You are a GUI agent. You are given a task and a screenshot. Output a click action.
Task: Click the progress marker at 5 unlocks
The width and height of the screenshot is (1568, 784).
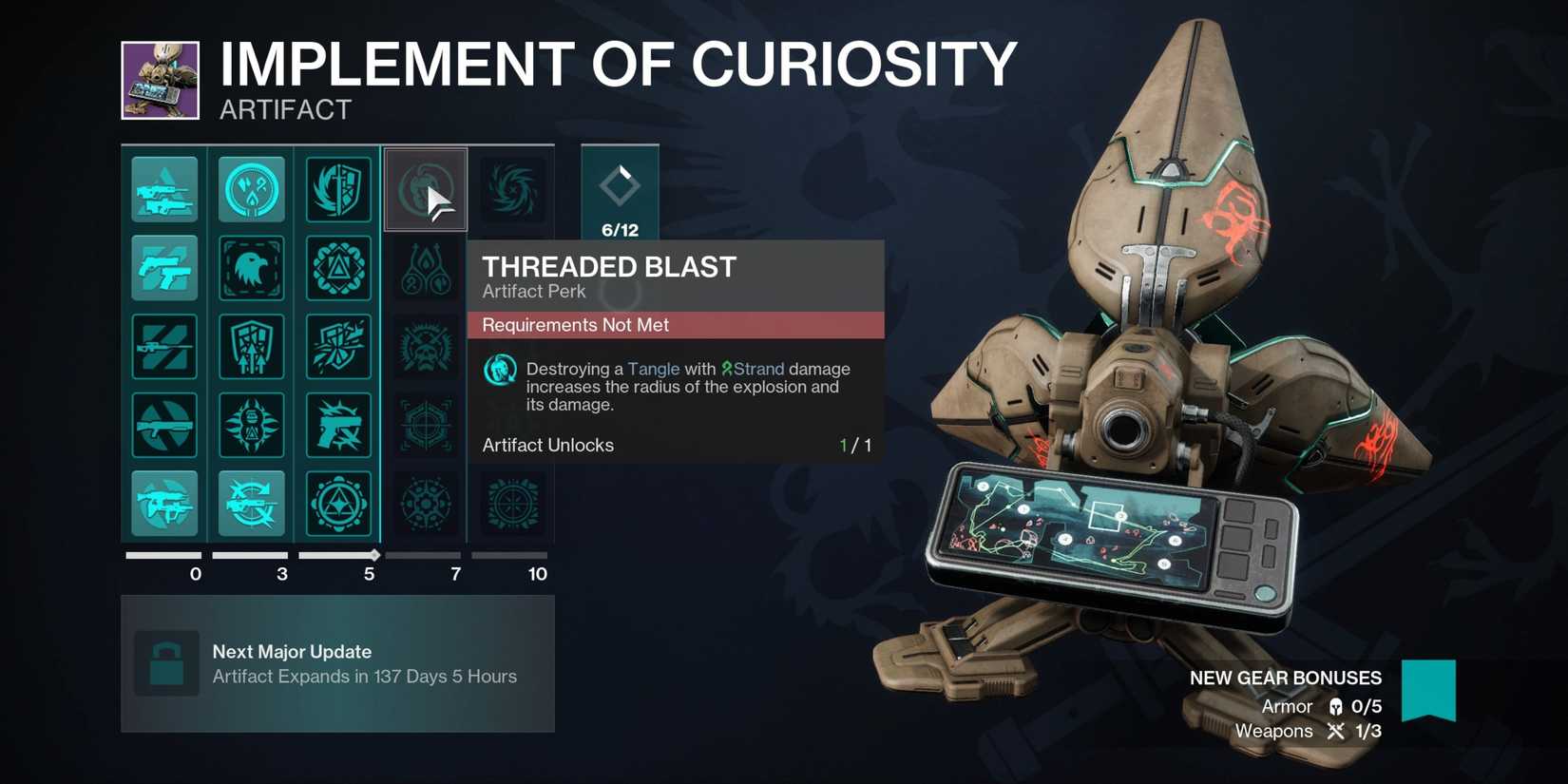coord(374,554)
